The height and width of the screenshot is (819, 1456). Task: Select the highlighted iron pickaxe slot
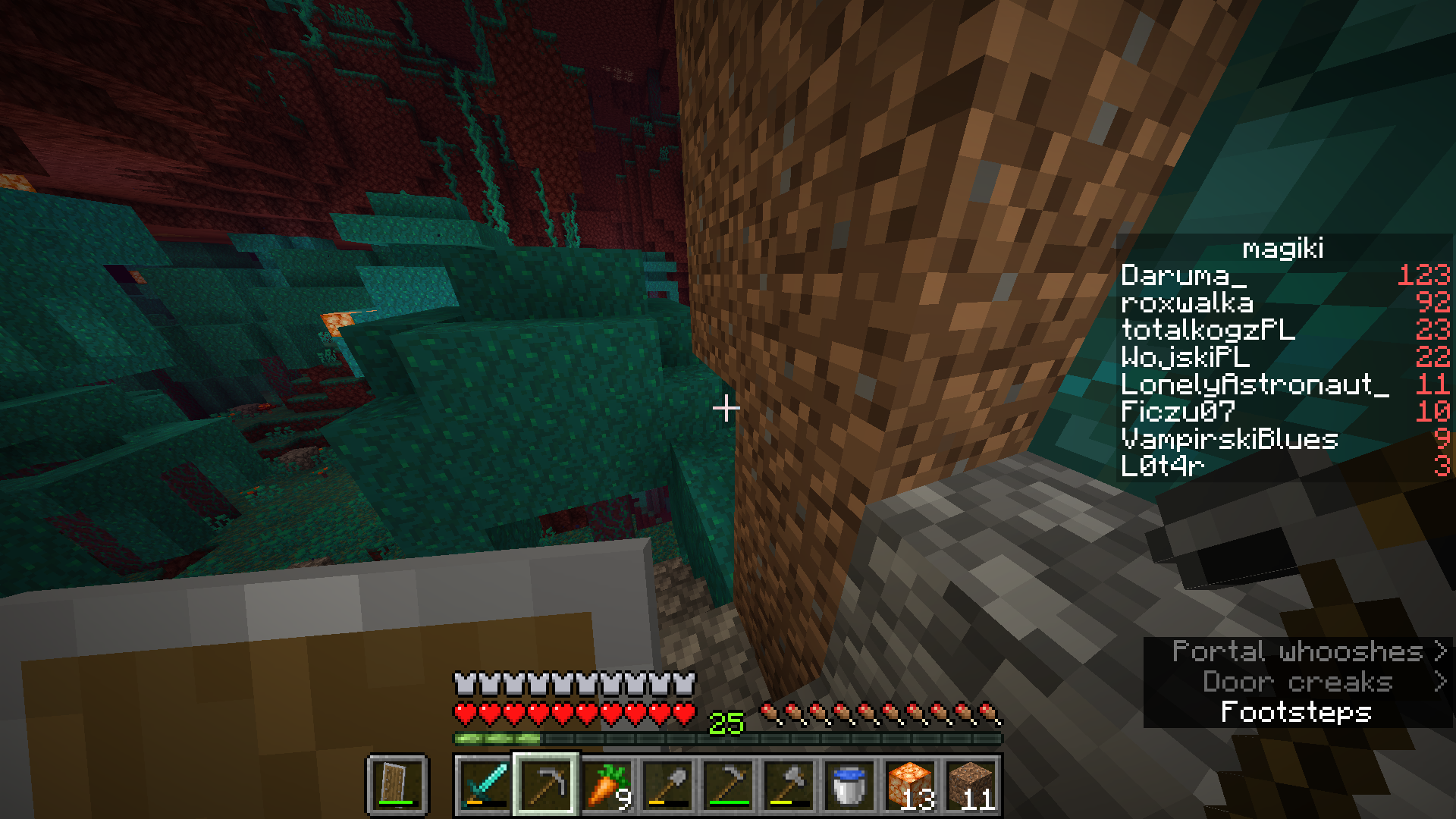click(x=546, y=784)
